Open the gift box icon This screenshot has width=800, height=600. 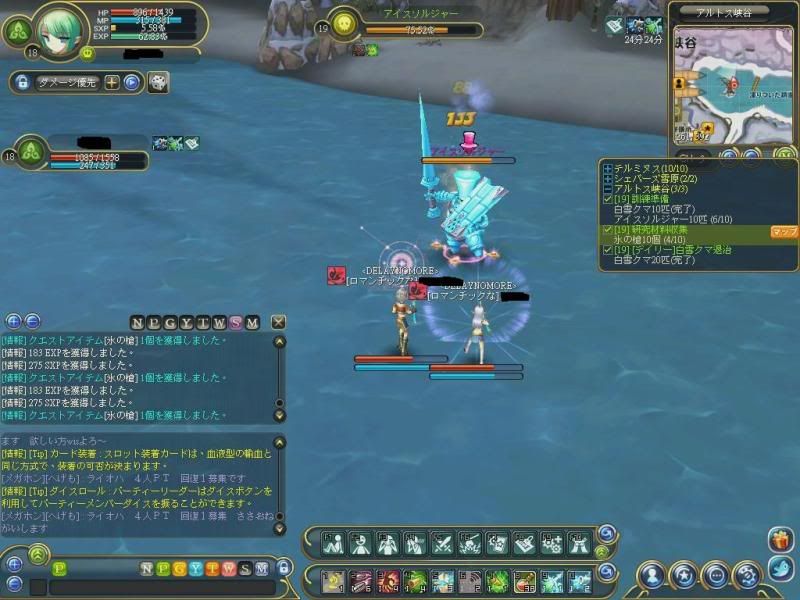click(x=781, y=540)
